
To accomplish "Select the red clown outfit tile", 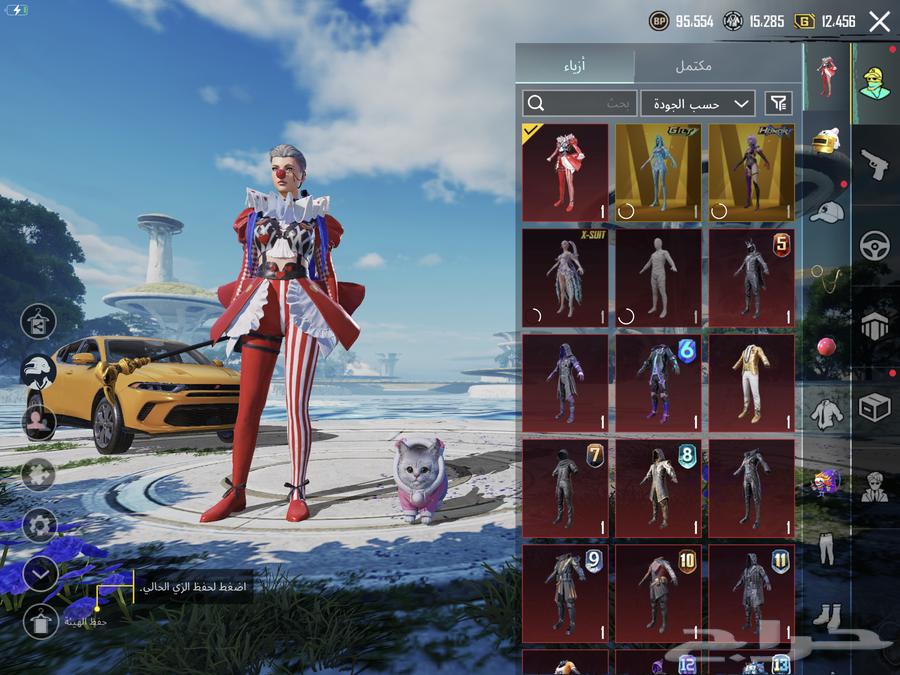I will tap(565, 172).
